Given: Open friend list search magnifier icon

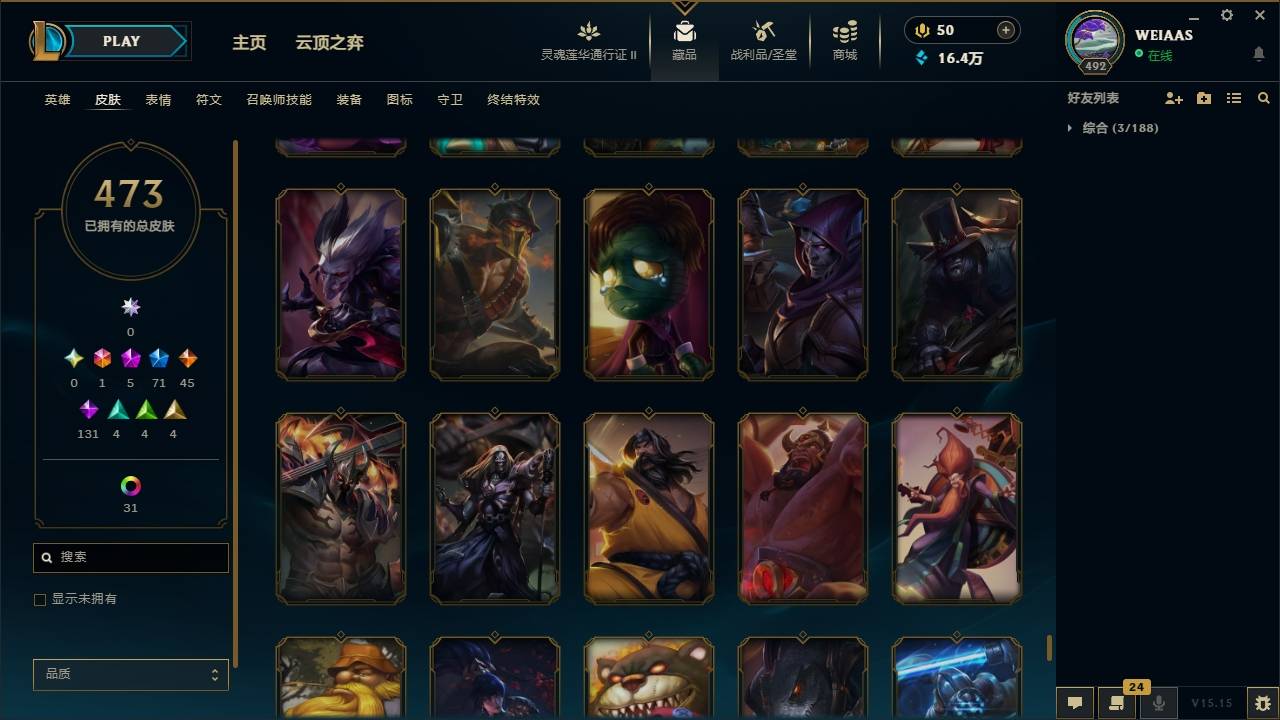Looking at the screenshot, I should tap(1264, 98).
